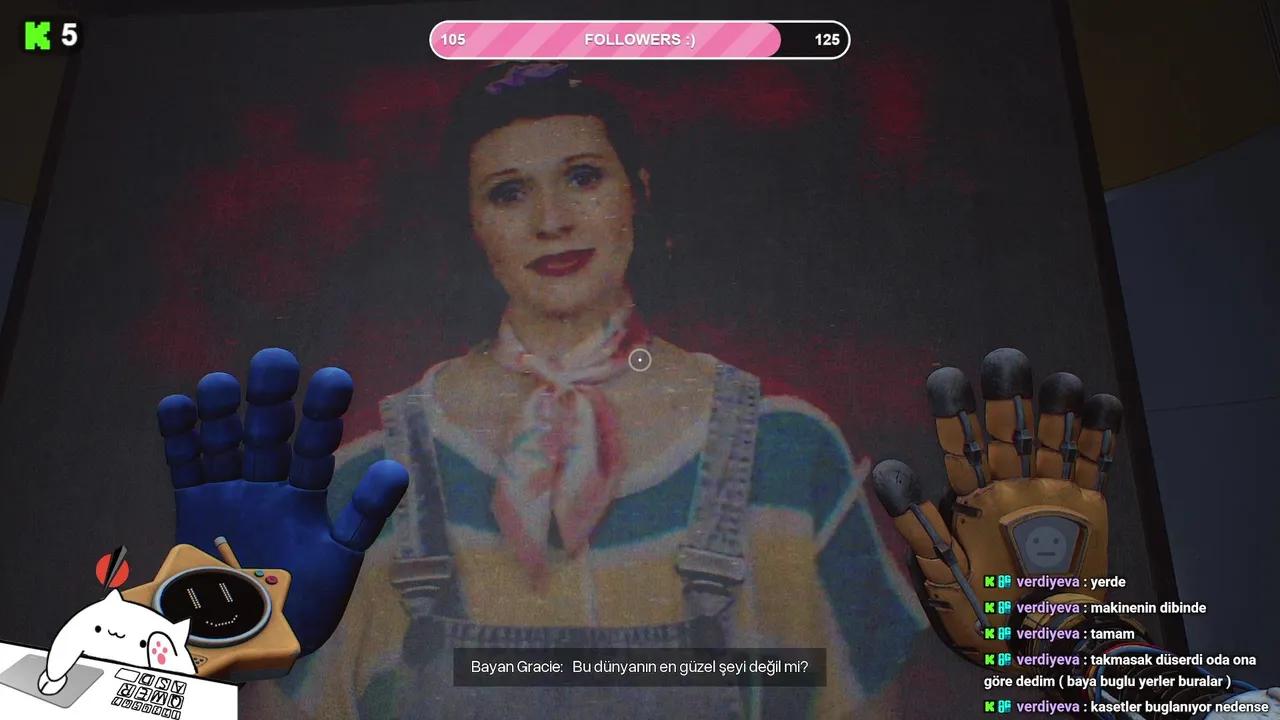Click the green Kick badge beside verdiyeva's name
This screenshot has width=1280, height=720.
pyautogui.click(x=988, y=582)
